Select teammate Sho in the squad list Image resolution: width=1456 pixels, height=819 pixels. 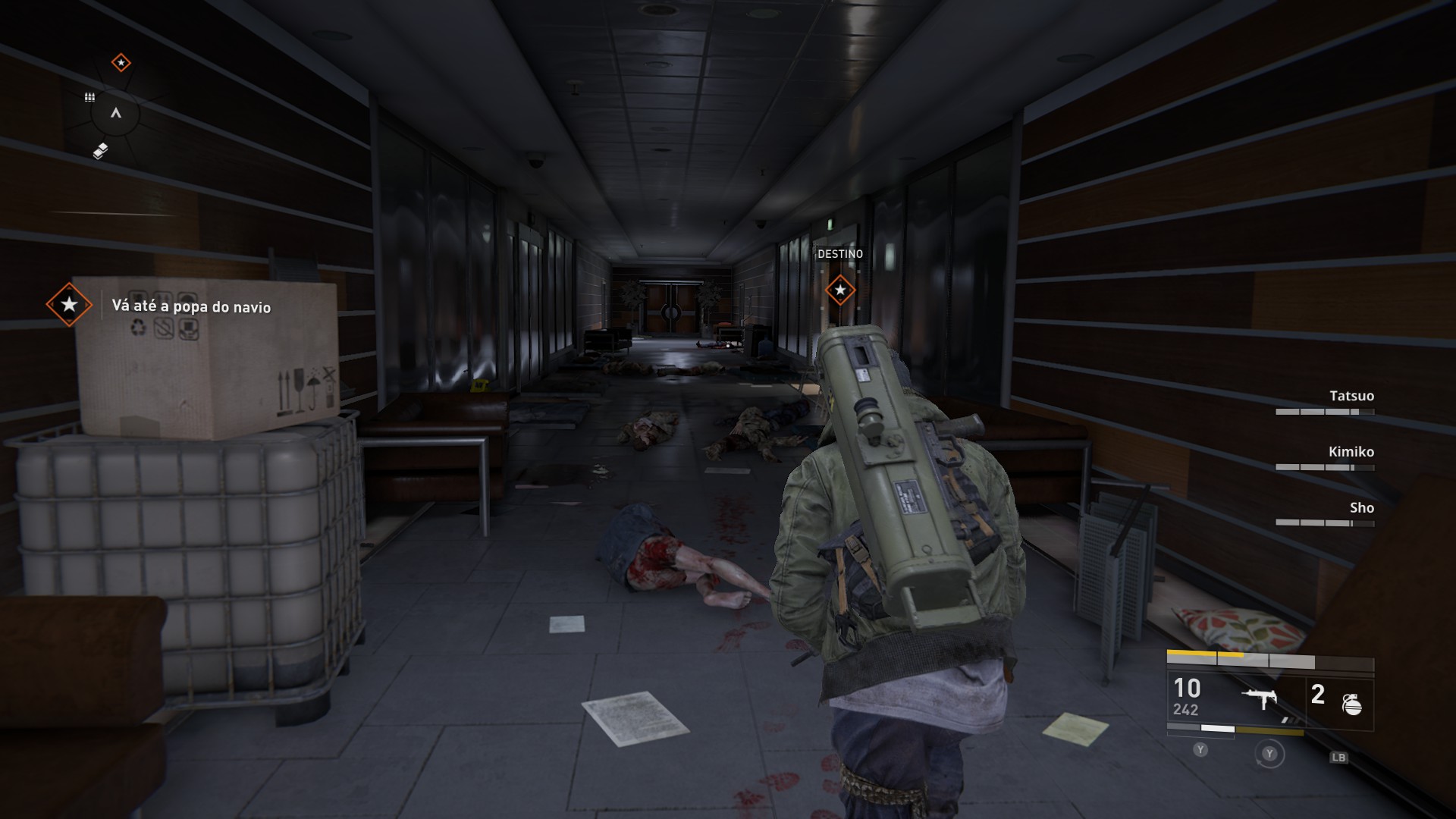coord(1361,508)
